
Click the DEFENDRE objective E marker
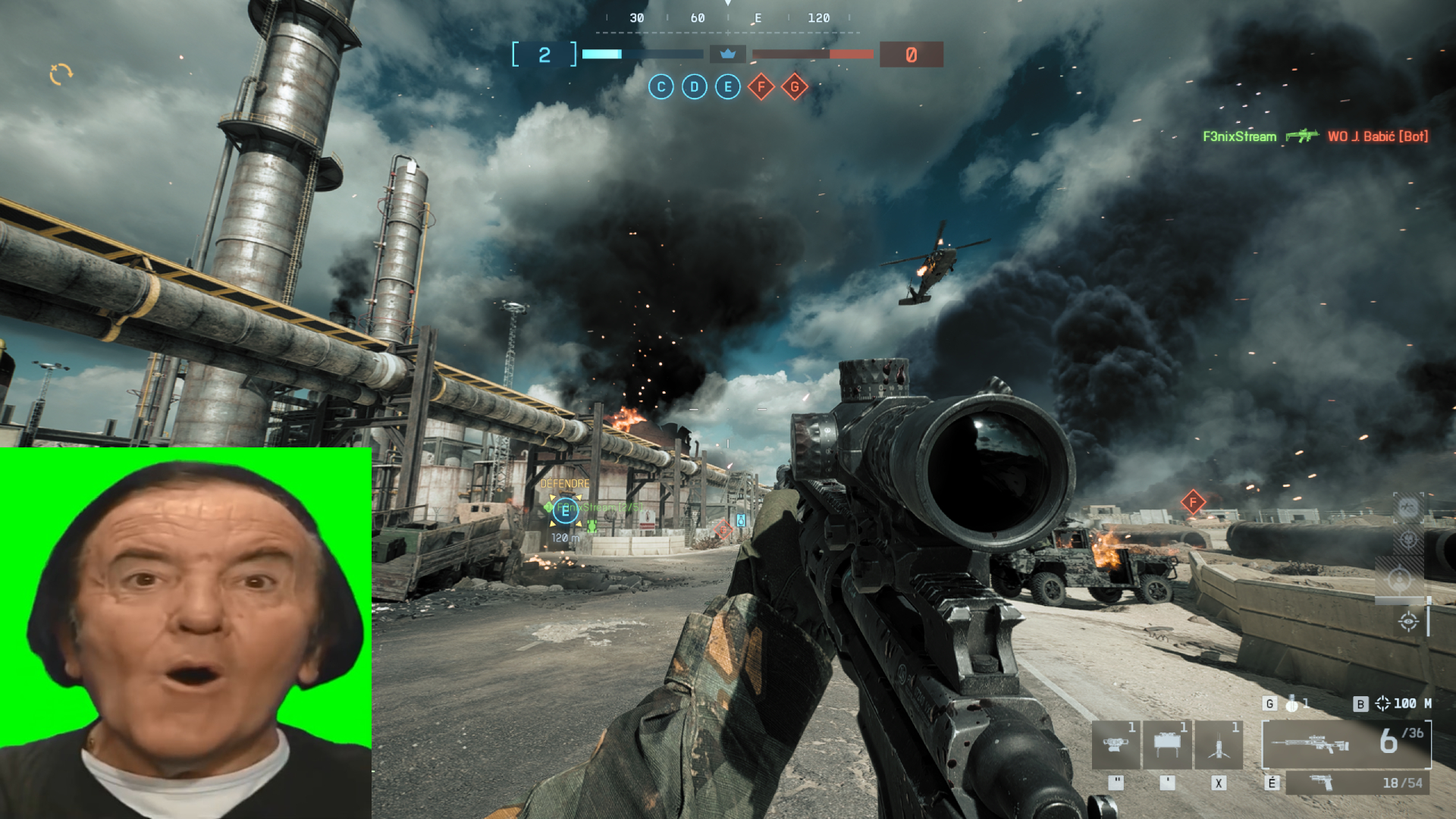pos(565,510)
